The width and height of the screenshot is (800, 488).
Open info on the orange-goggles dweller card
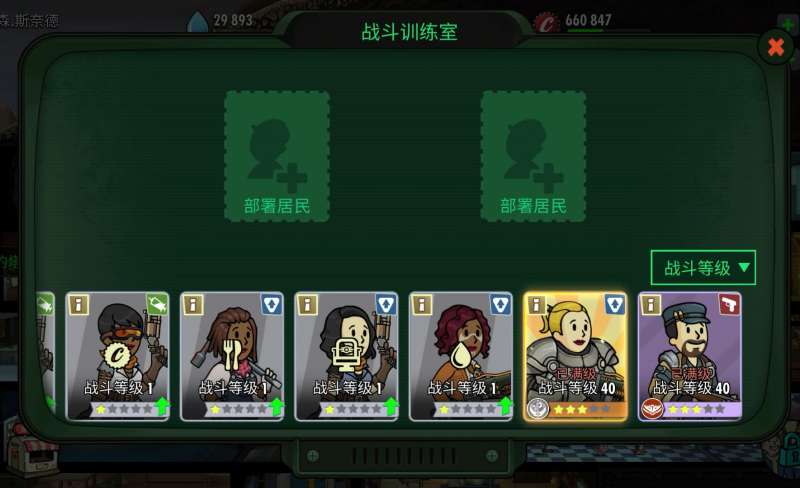(78, 305)
